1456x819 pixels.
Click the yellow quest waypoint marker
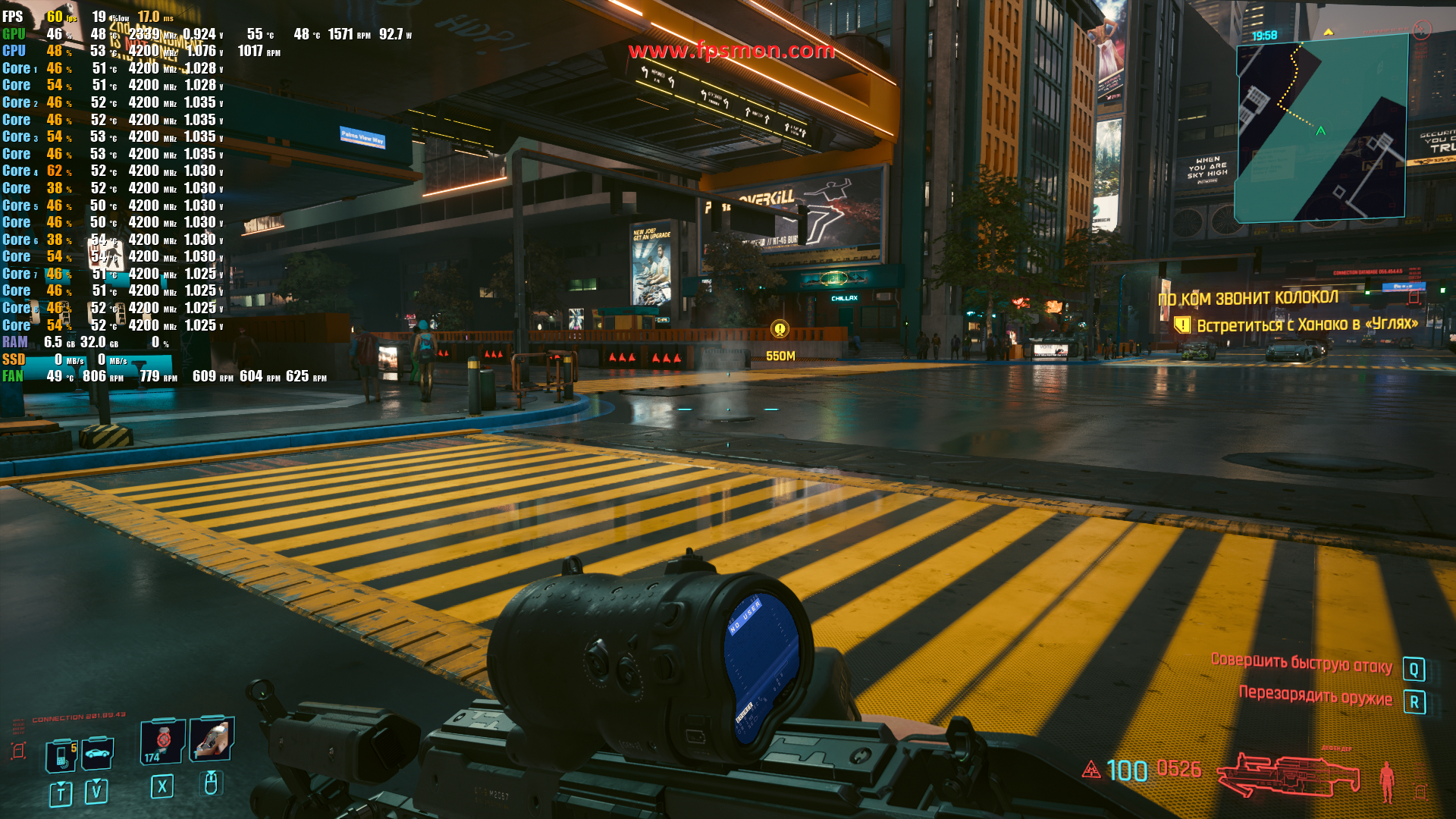(x=780, y=329)
